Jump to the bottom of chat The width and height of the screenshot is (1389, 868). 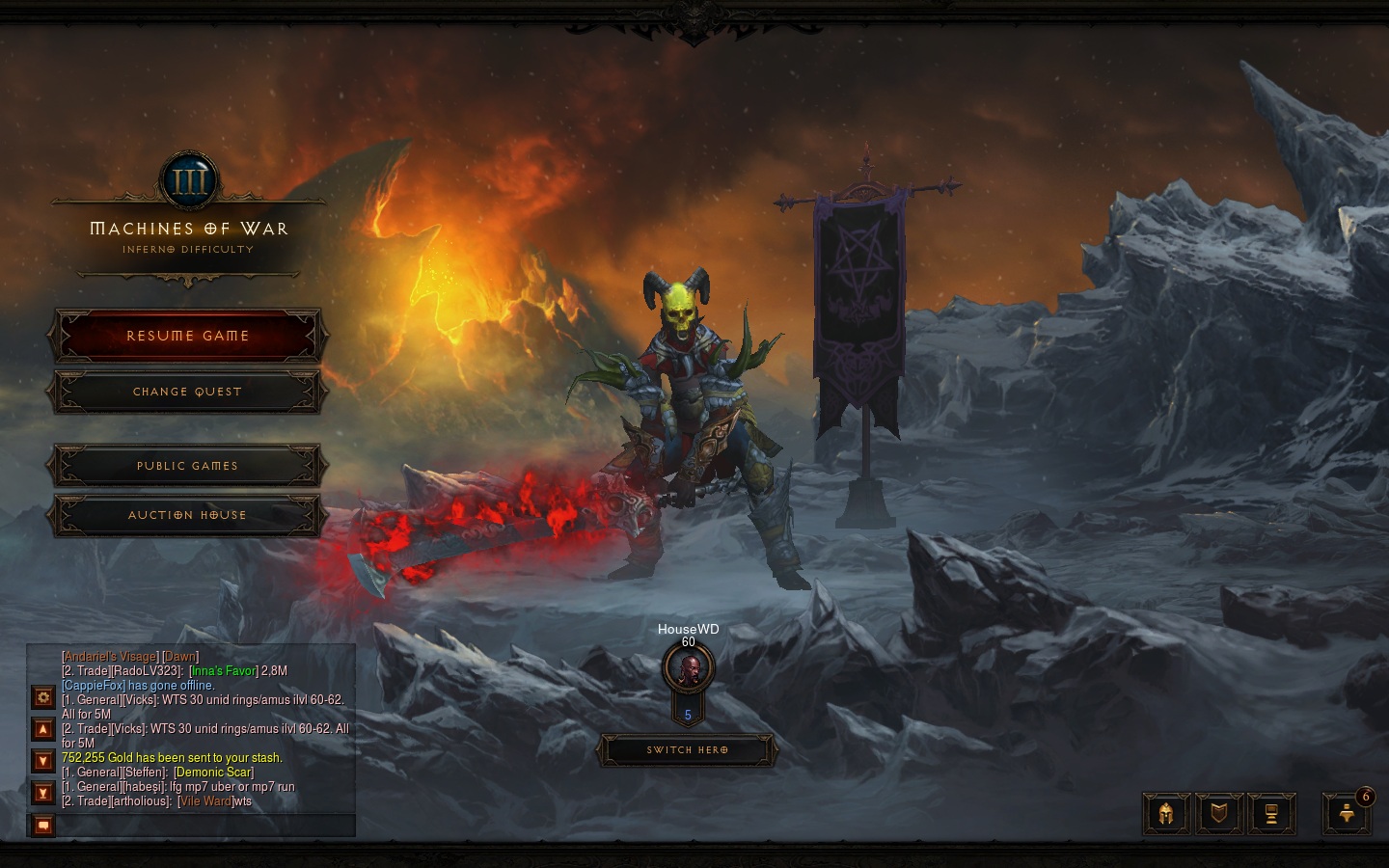[43, 793]
